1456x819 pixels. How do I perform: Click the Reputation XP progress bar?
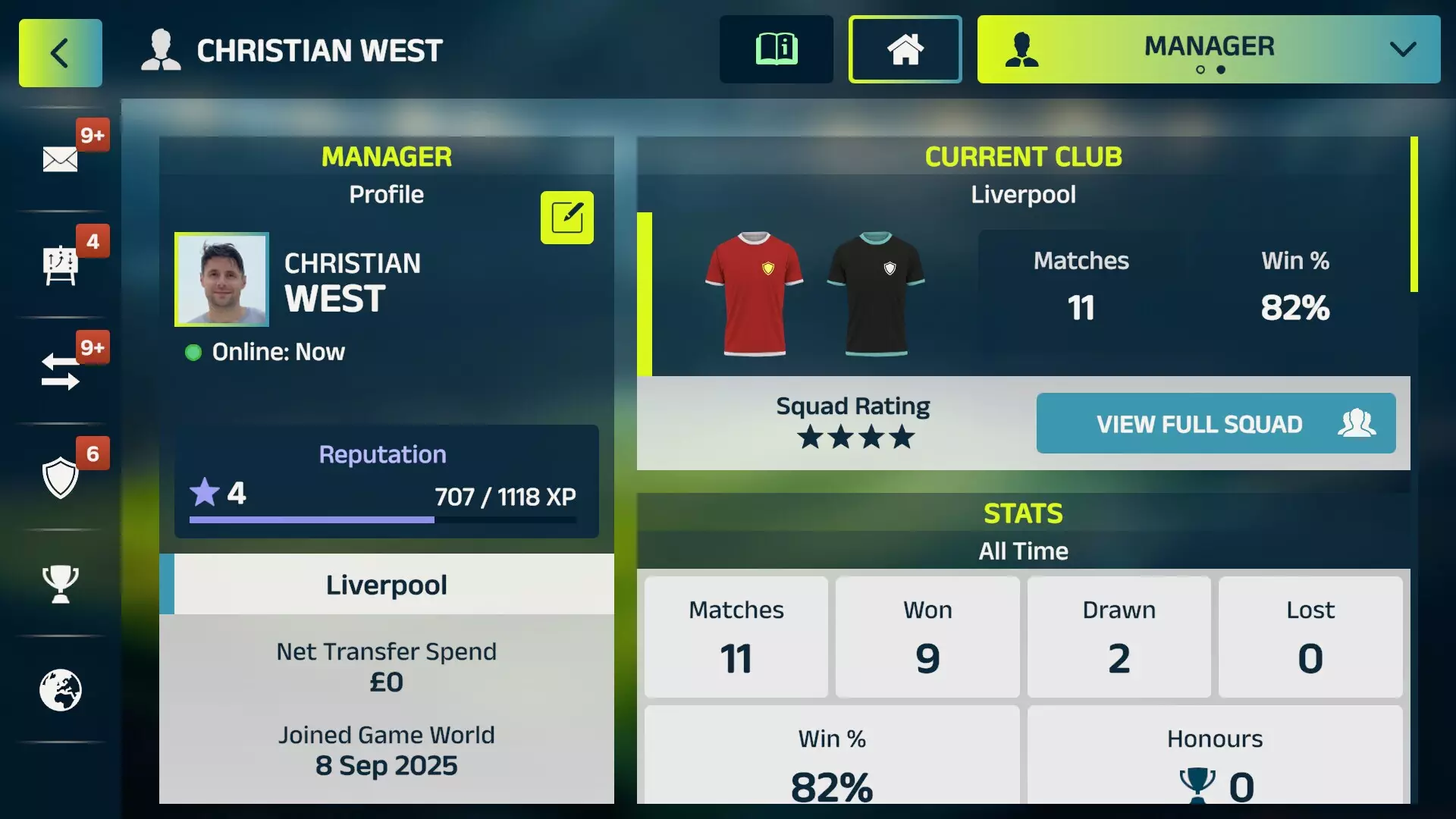tap(382, 520)
